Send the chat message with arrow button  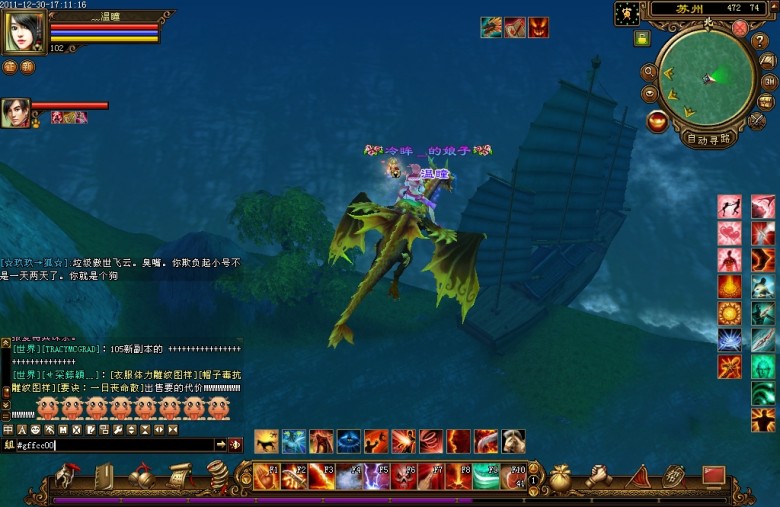221,445
